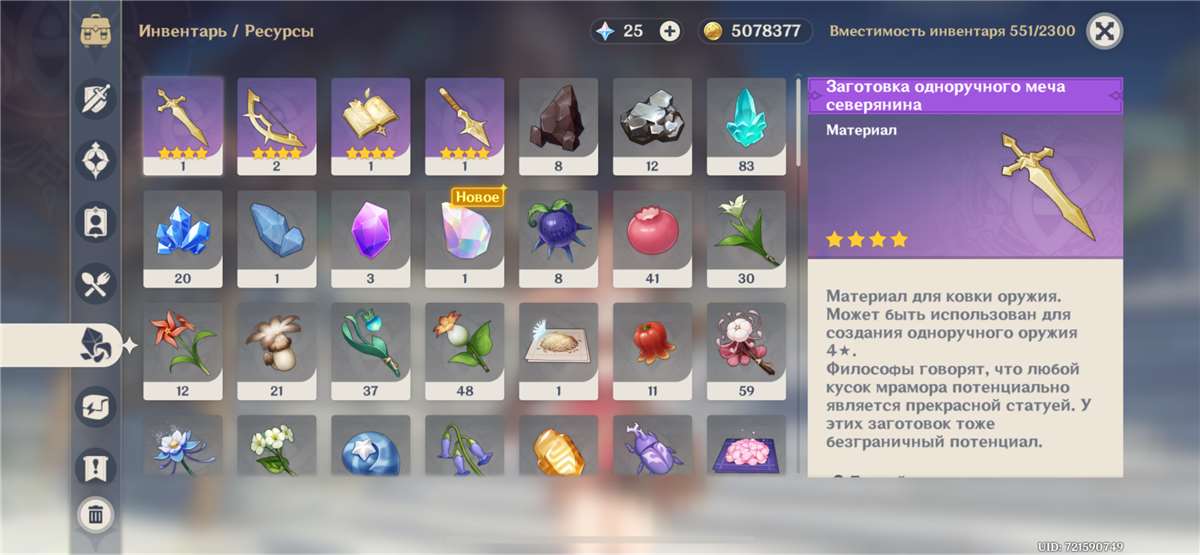The image size is (1200, 555).
Task: Select the teal Crystal Chunk slot
Action: coord(746,125)
